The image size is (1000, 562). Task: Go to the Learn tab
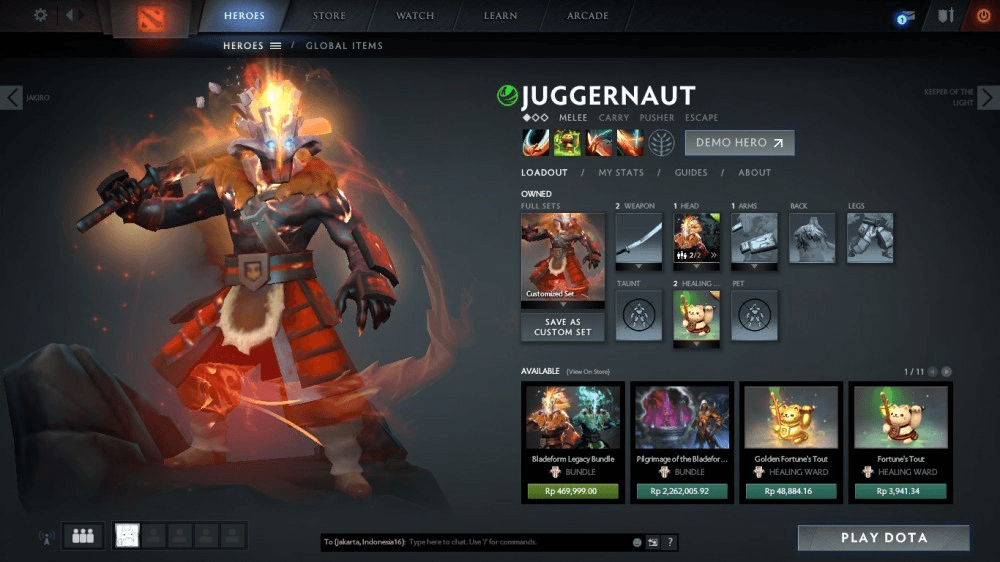[x=501, y=16]
